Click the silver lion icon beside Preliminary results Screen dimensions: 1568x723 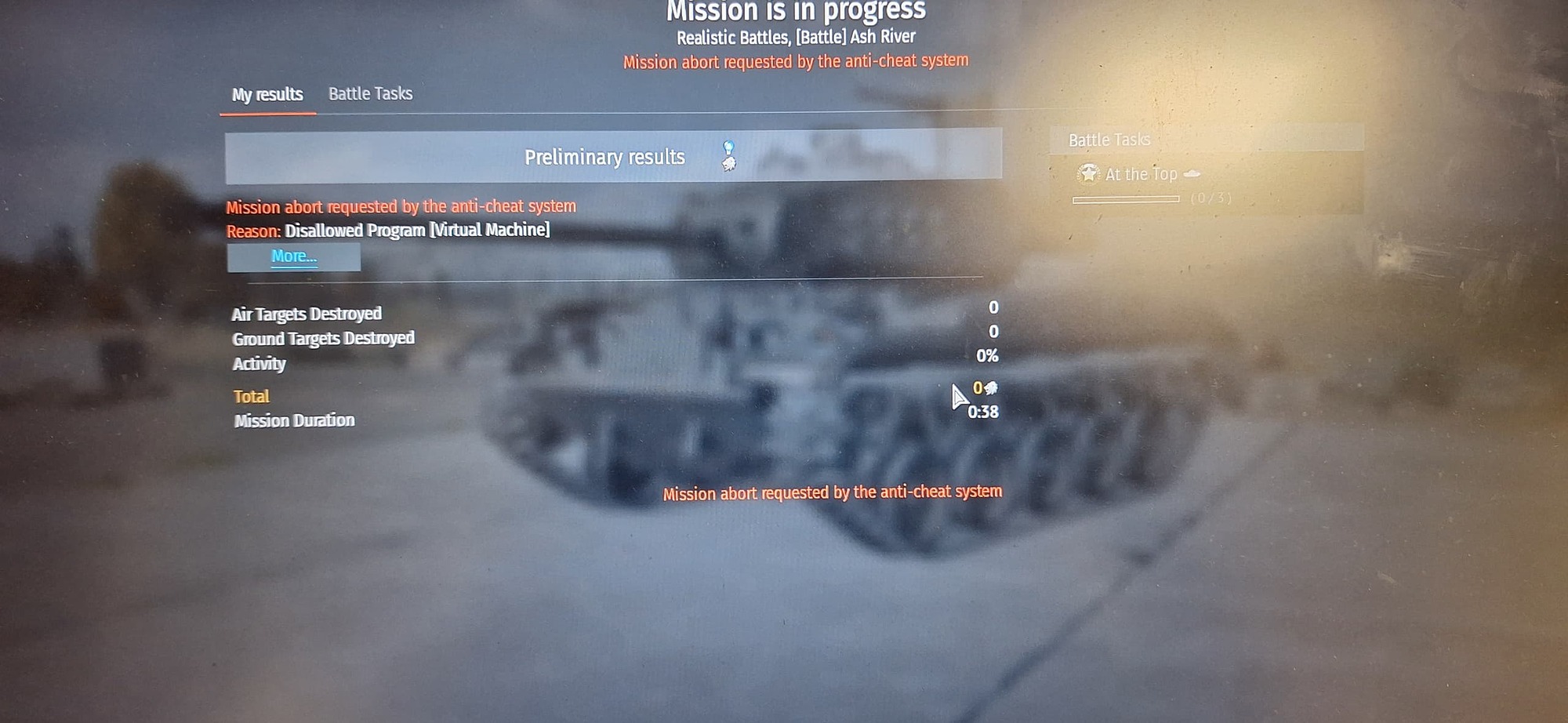point(728,164)
